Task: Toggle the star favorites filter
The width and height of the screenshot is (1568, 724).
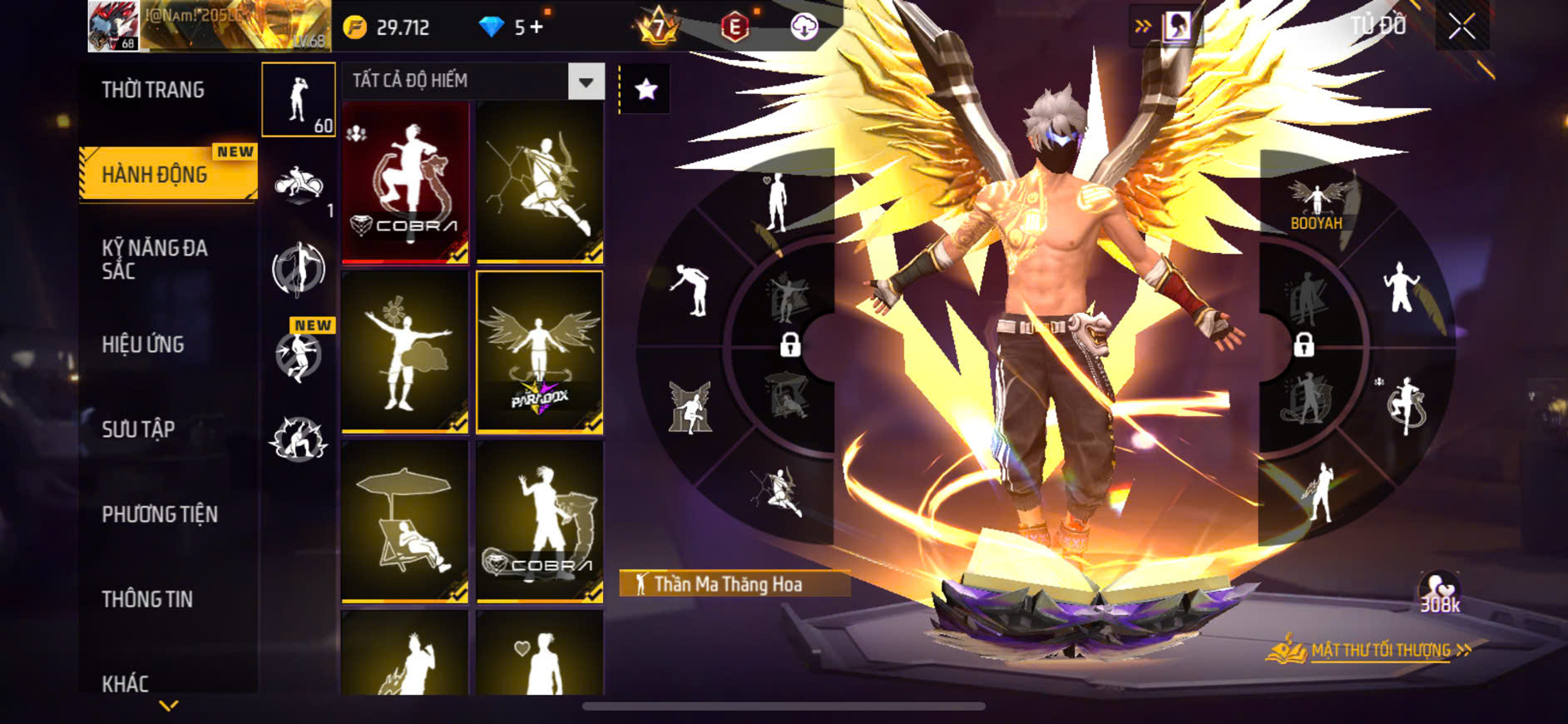Action: pyautogui.click(x=646, y=89)
